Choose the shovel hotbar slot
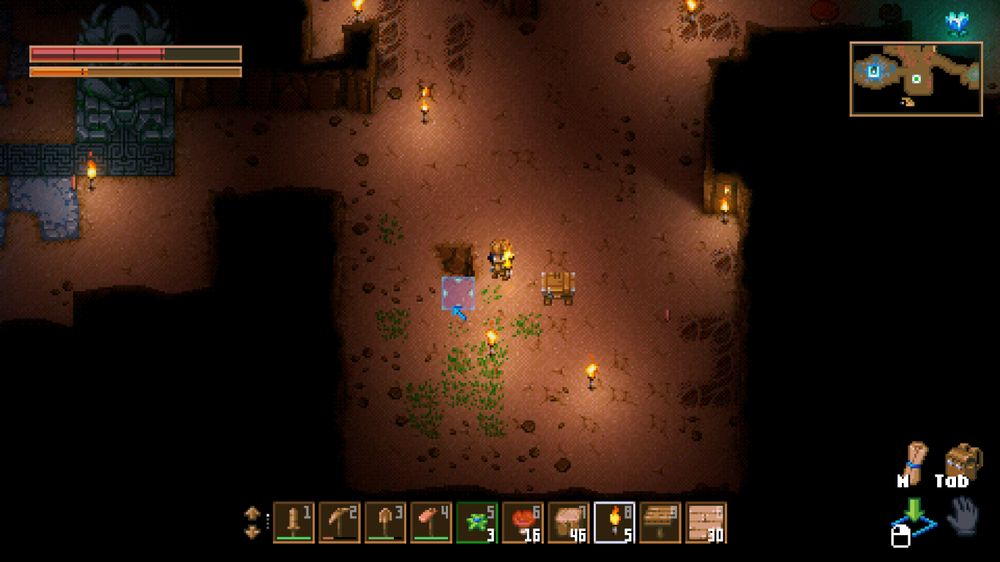The image size is (1000, 562). [385, 522]
